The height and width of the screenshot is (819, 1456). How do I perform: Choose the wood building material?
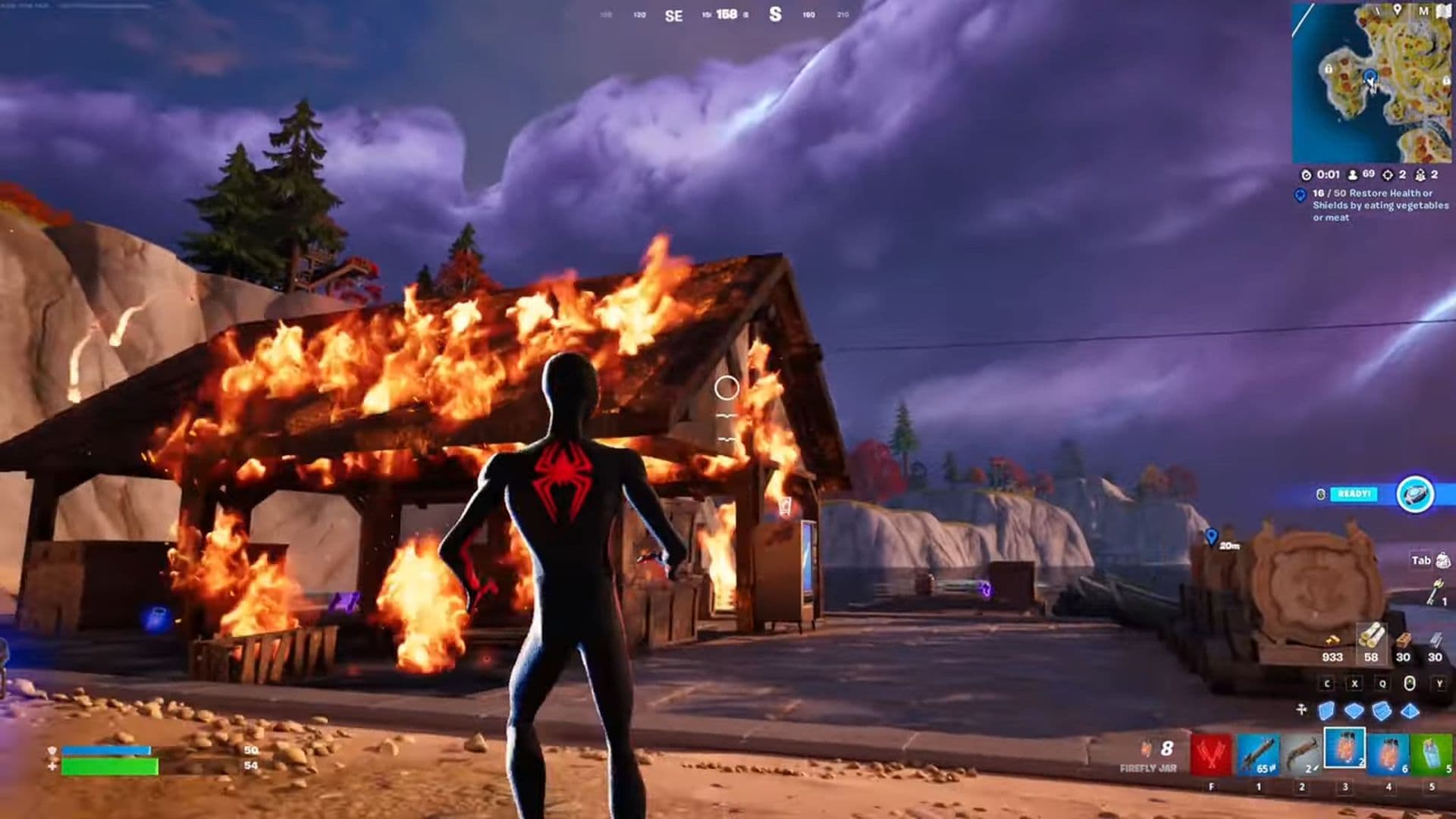tap(1371, 639)
